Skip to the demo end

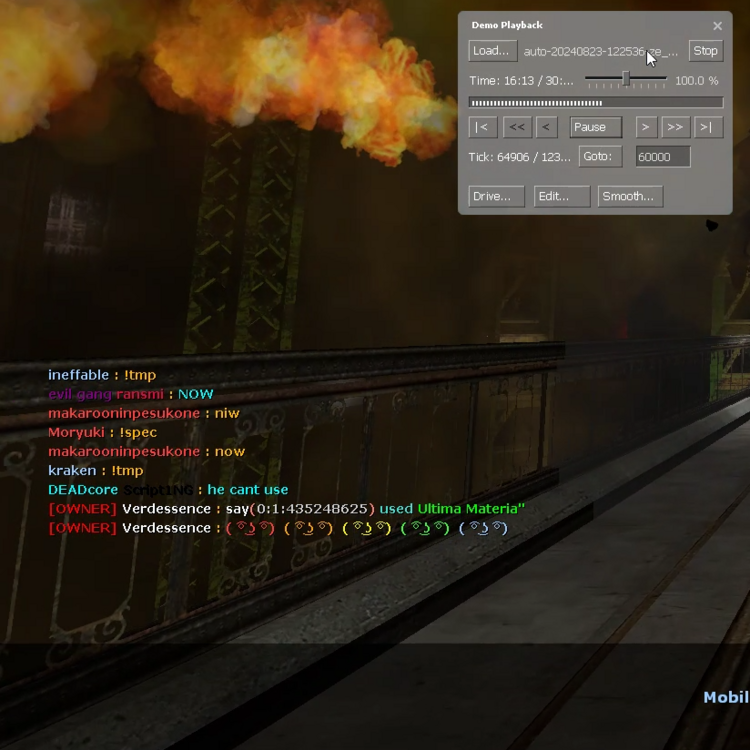click(x=706, y=127)
